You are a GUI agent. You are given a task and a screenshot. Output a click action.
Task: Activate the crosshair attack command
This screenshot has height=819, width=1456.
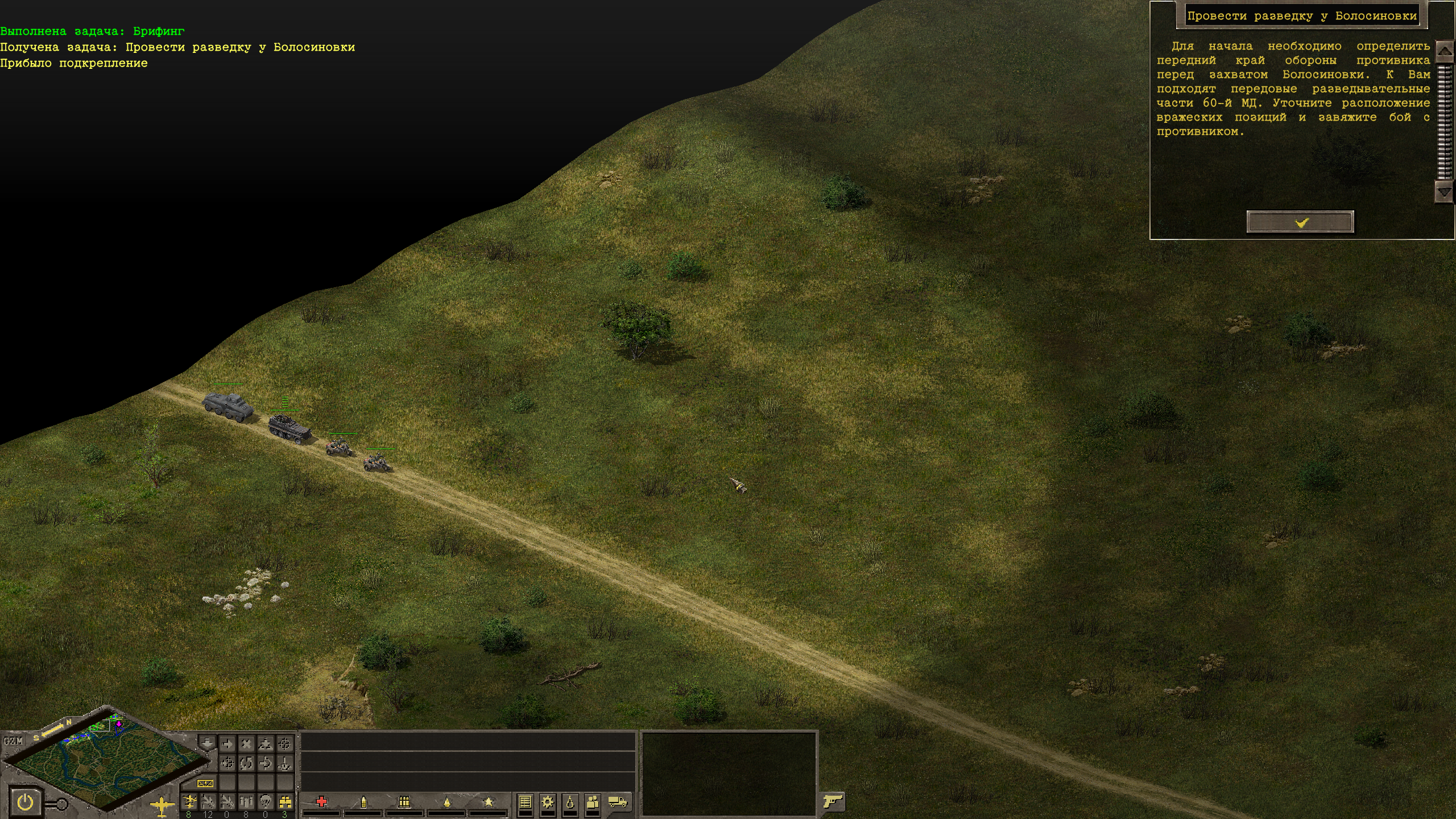[284, 743]
